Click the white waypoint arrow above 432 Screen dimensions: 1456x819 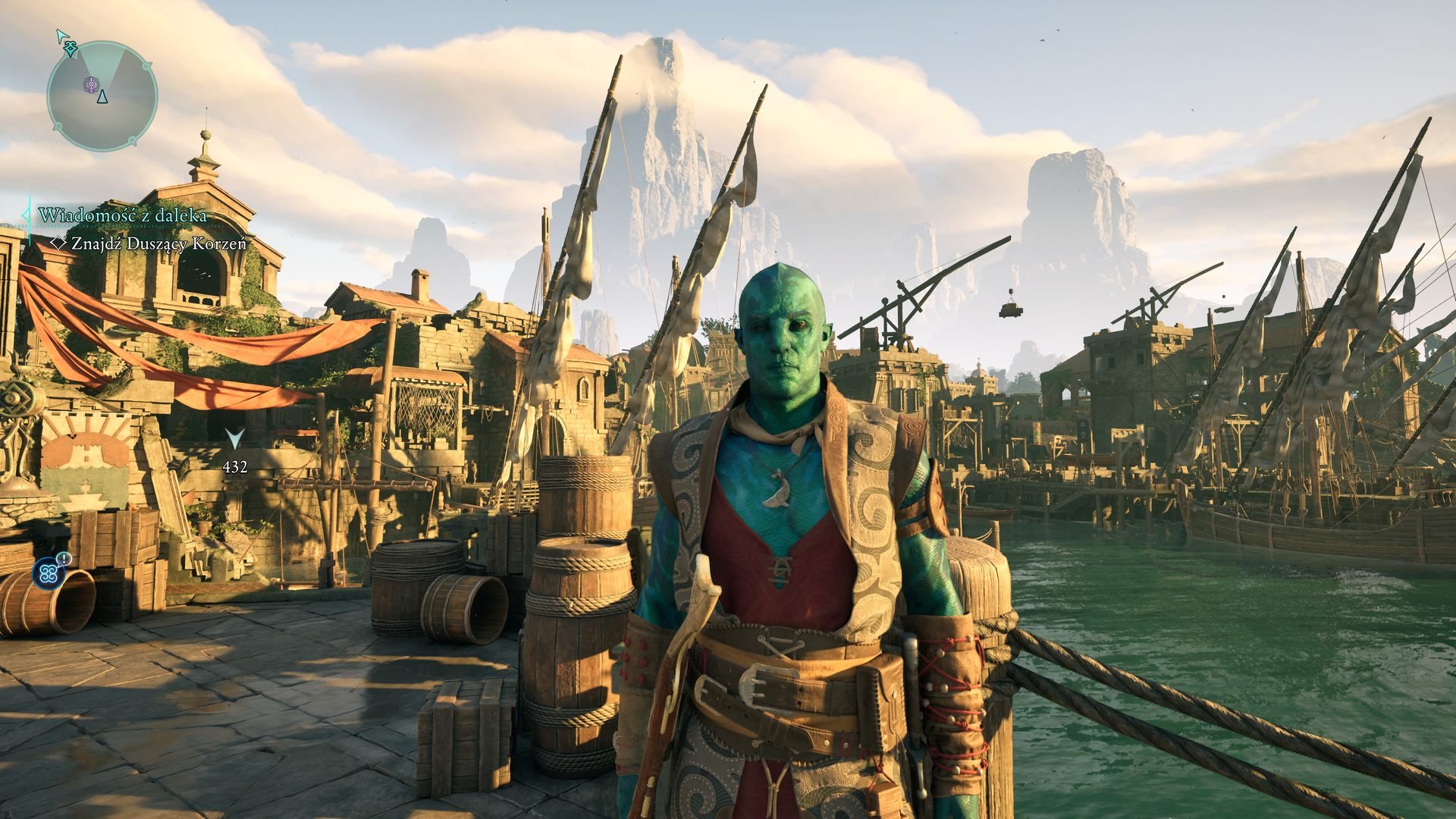click(x=235, y=439)
